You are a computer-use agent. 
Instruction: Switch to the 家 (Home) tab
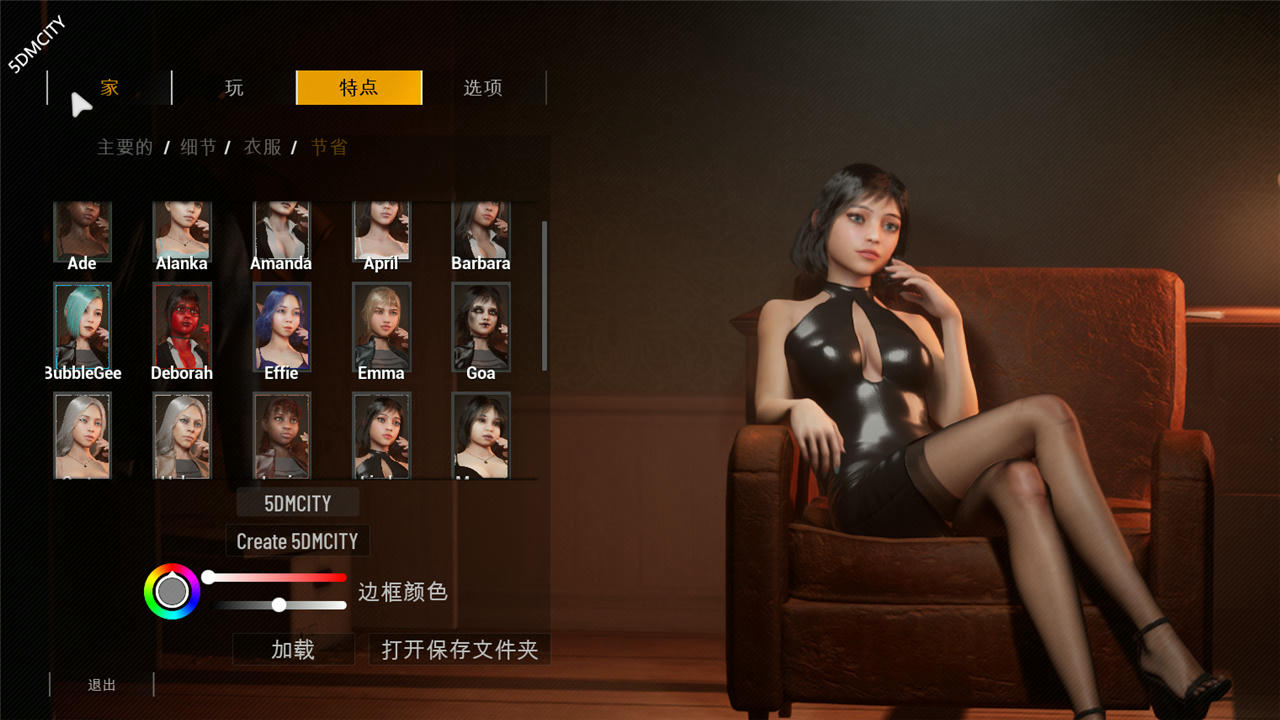pyautogui.click(x=109, y=88)
